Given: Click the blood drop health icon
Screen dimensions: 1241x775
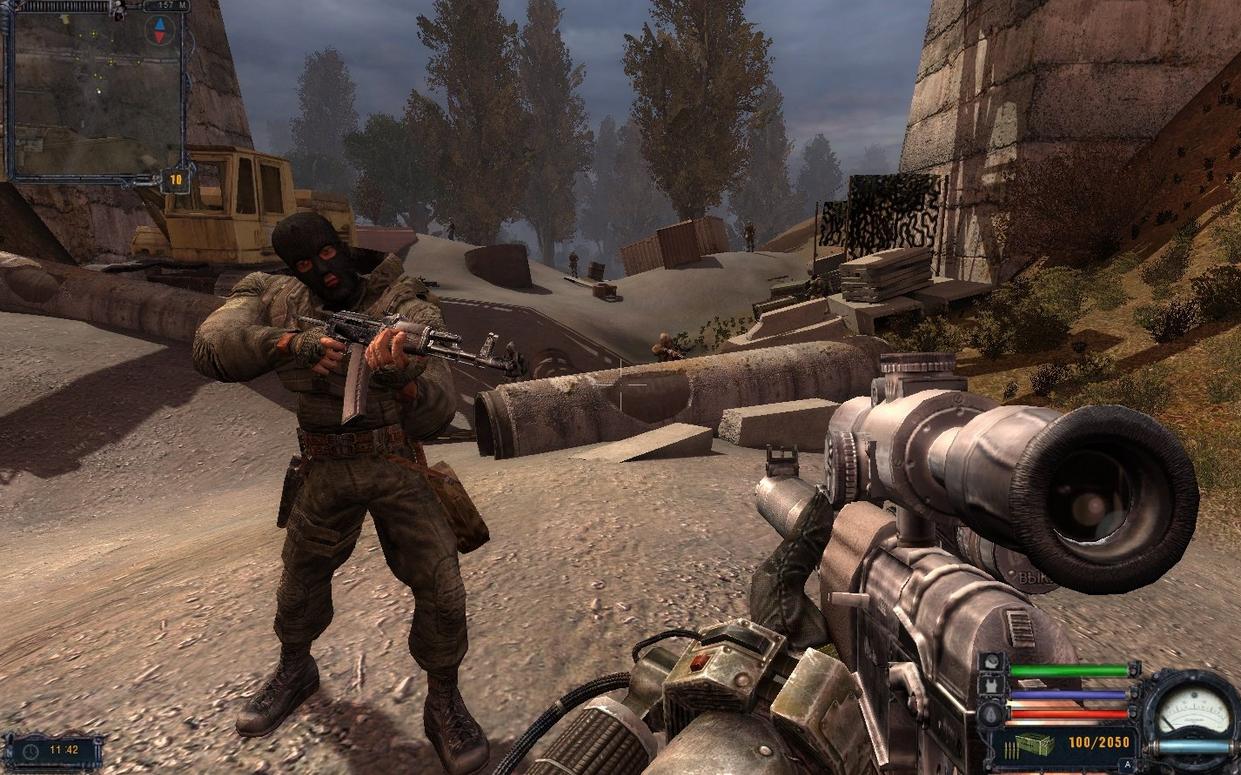Looking at the screenshot, I should pyautogui.click(x=993, y=713).
